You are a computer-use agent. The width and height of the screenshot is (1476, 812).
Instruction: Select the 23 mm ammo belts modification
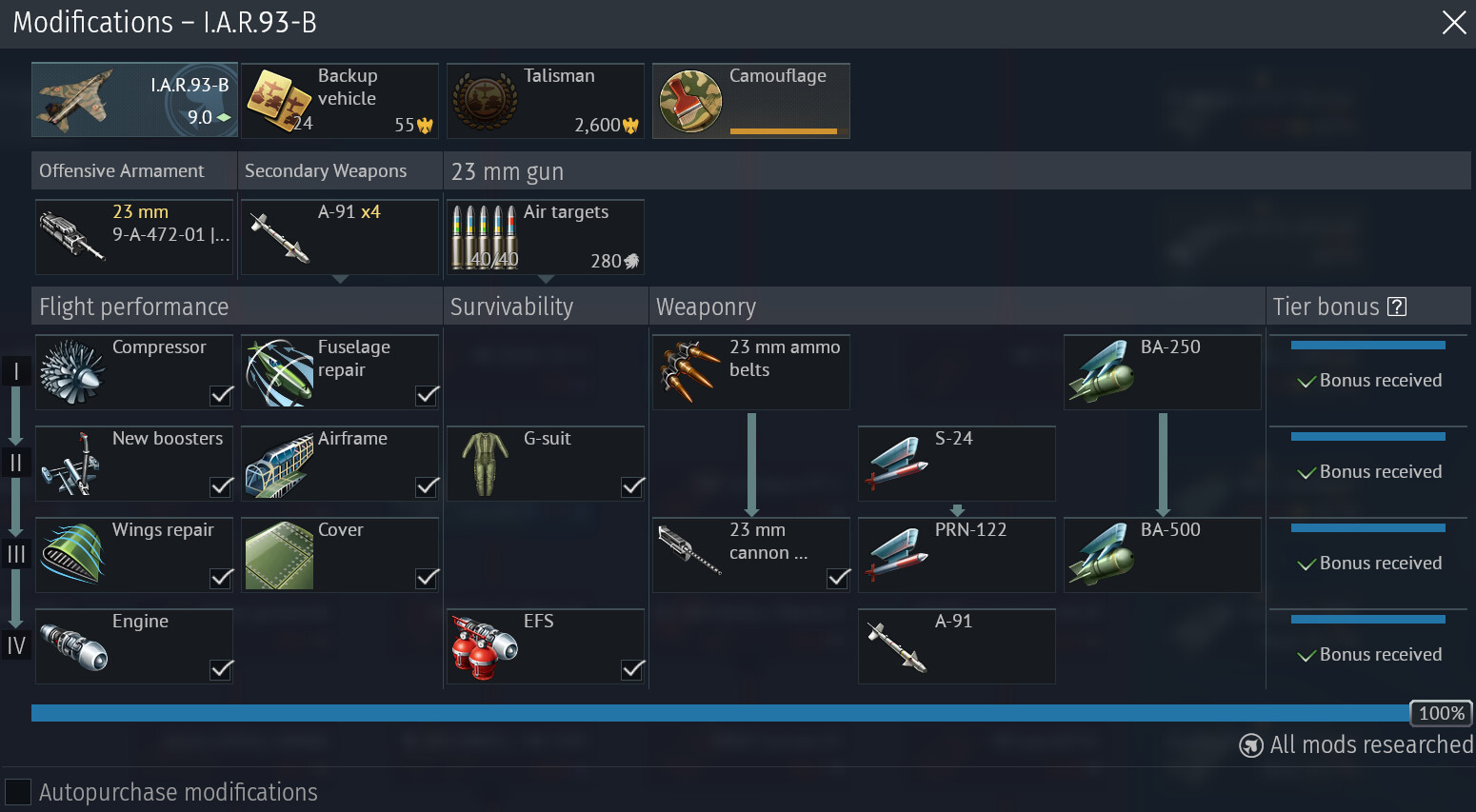point(751,372)
